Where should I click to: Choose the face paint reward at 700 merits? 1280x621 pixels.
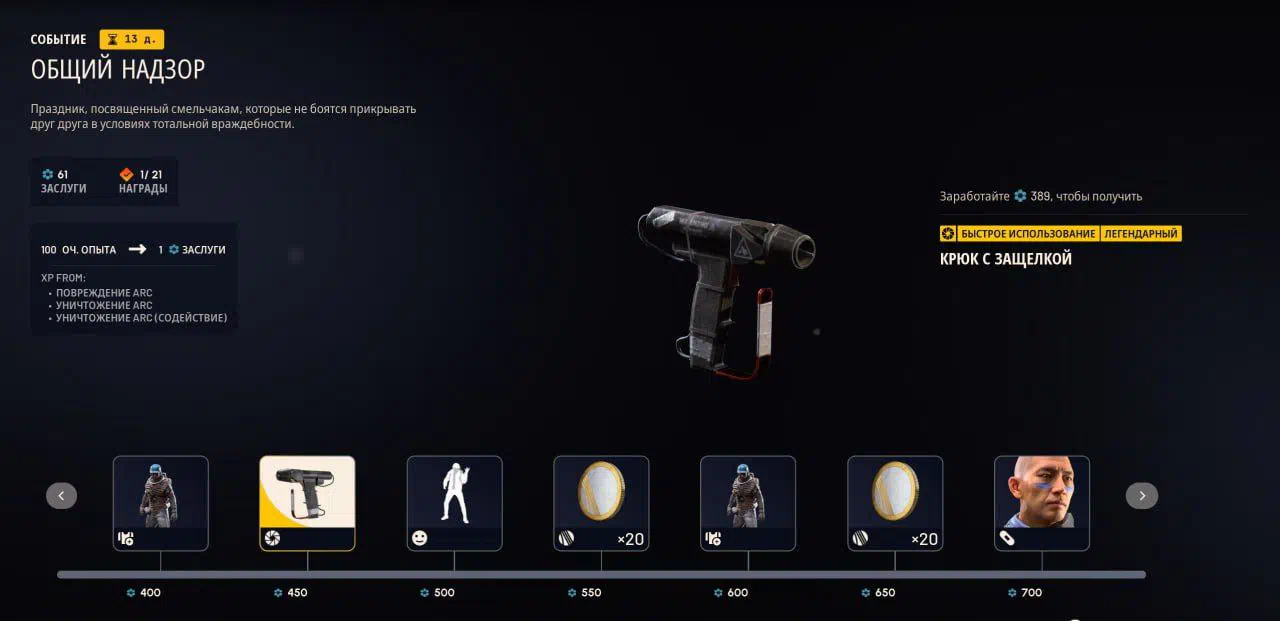tap(1041, 503)
